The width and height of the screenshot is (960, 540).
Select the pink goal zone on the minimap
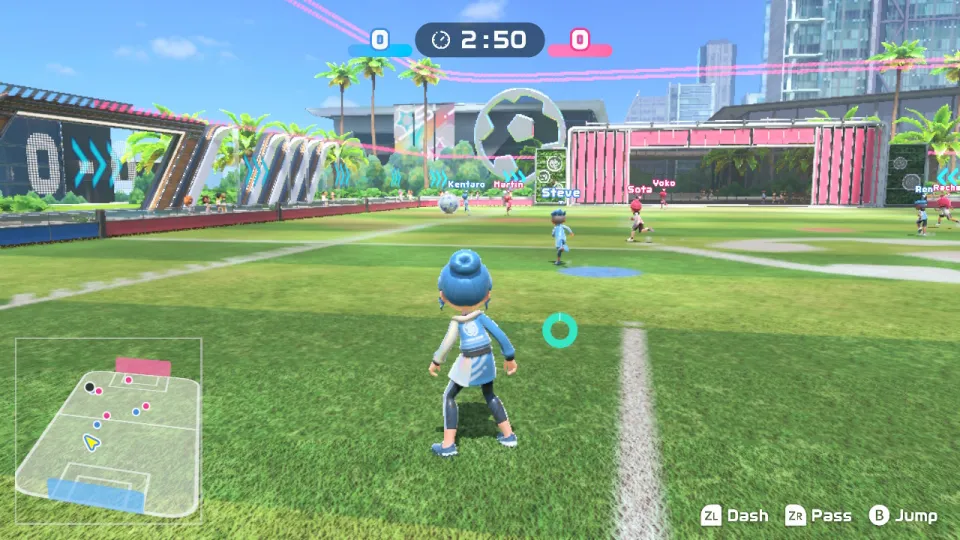pos(143,367)
